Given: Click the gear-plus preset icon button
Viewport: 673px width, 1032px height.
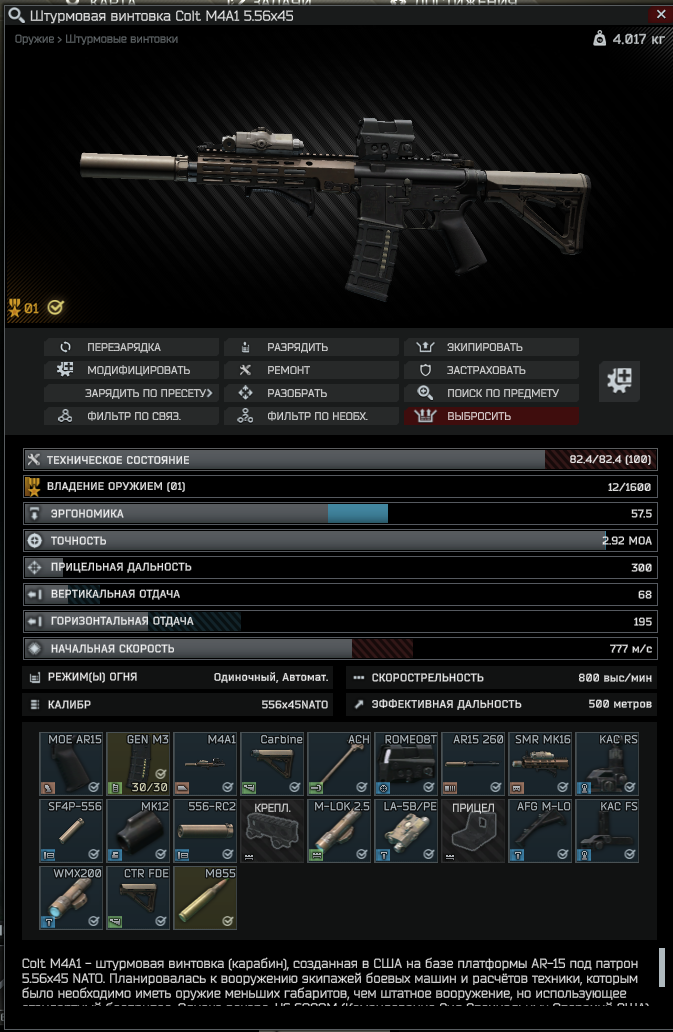Looking at the screenshot, I should coord(619,379).
